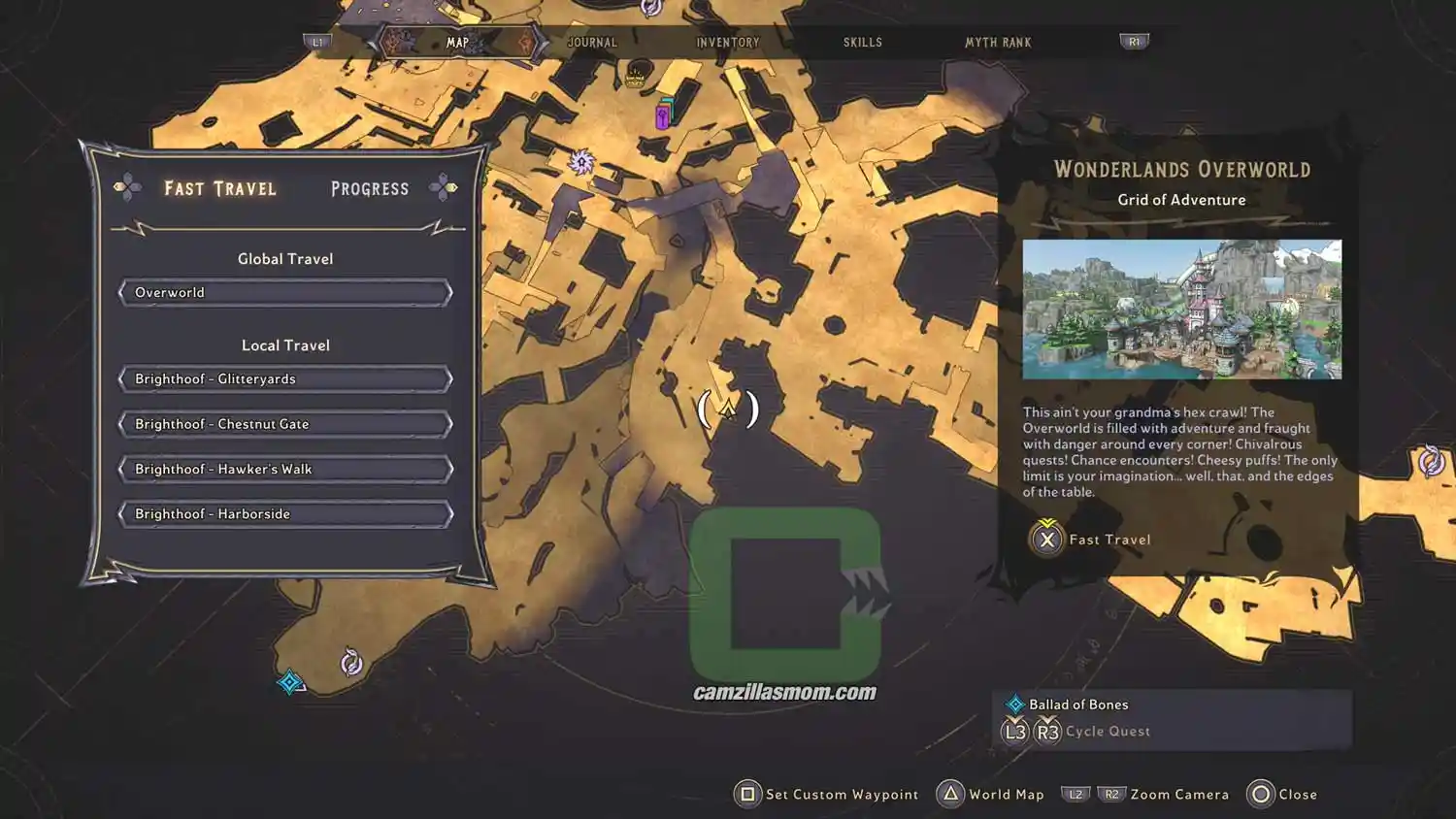Select the purple vending machine map icon
Image resolution: width=1456 pixels, height=819 pixels.
click(x=663, y=116)
